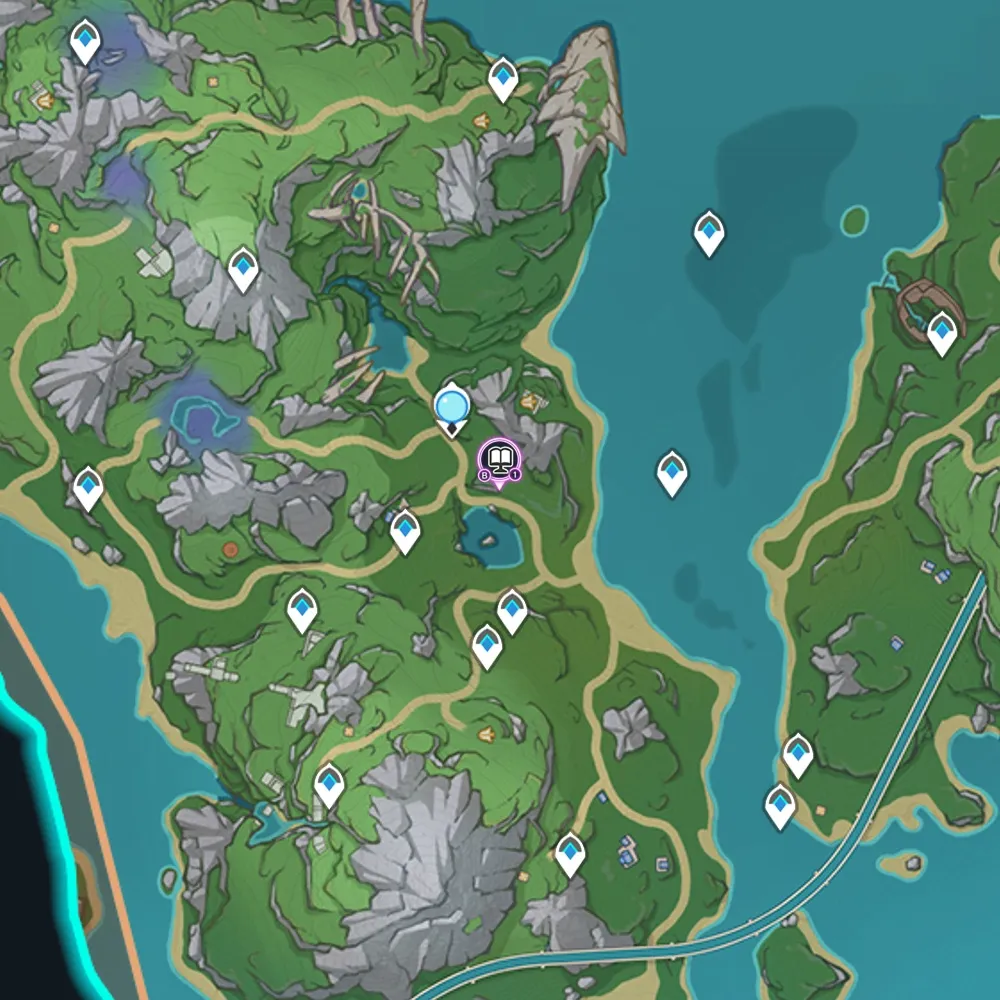Choose the waypoint next to the giant bone ribs
Image resolution: width=1000 pixels, height=1000 pixels.
point(503,79)
